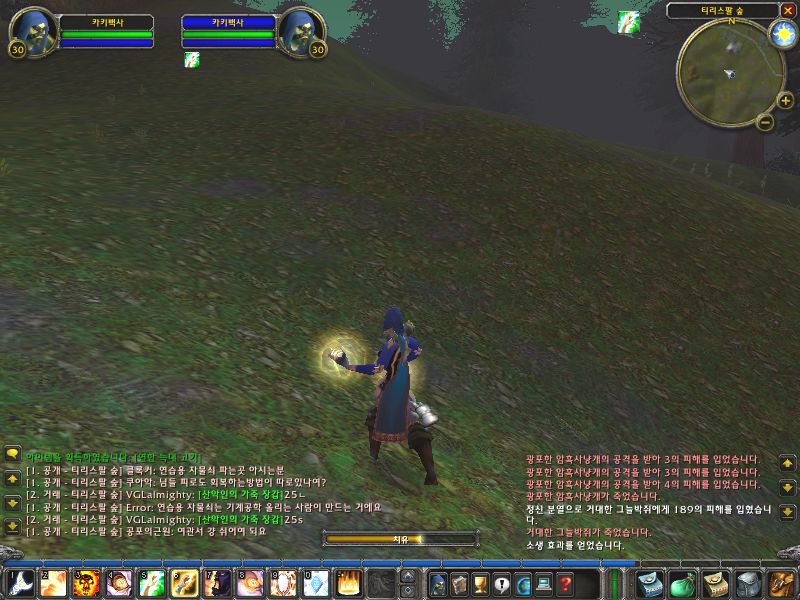Zoom in on the minimap

(785, 100)
